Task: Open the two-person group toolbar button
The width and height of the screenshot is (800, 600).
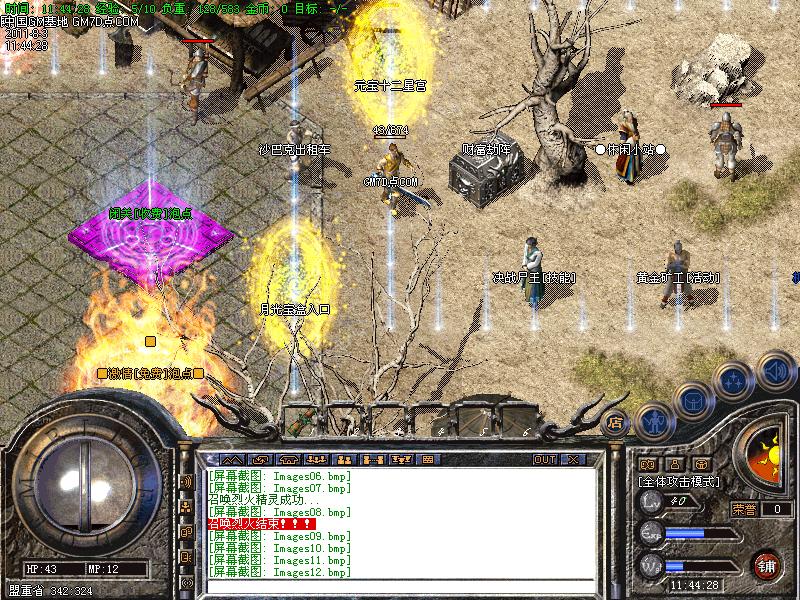Action: click(x=343, y=459)
